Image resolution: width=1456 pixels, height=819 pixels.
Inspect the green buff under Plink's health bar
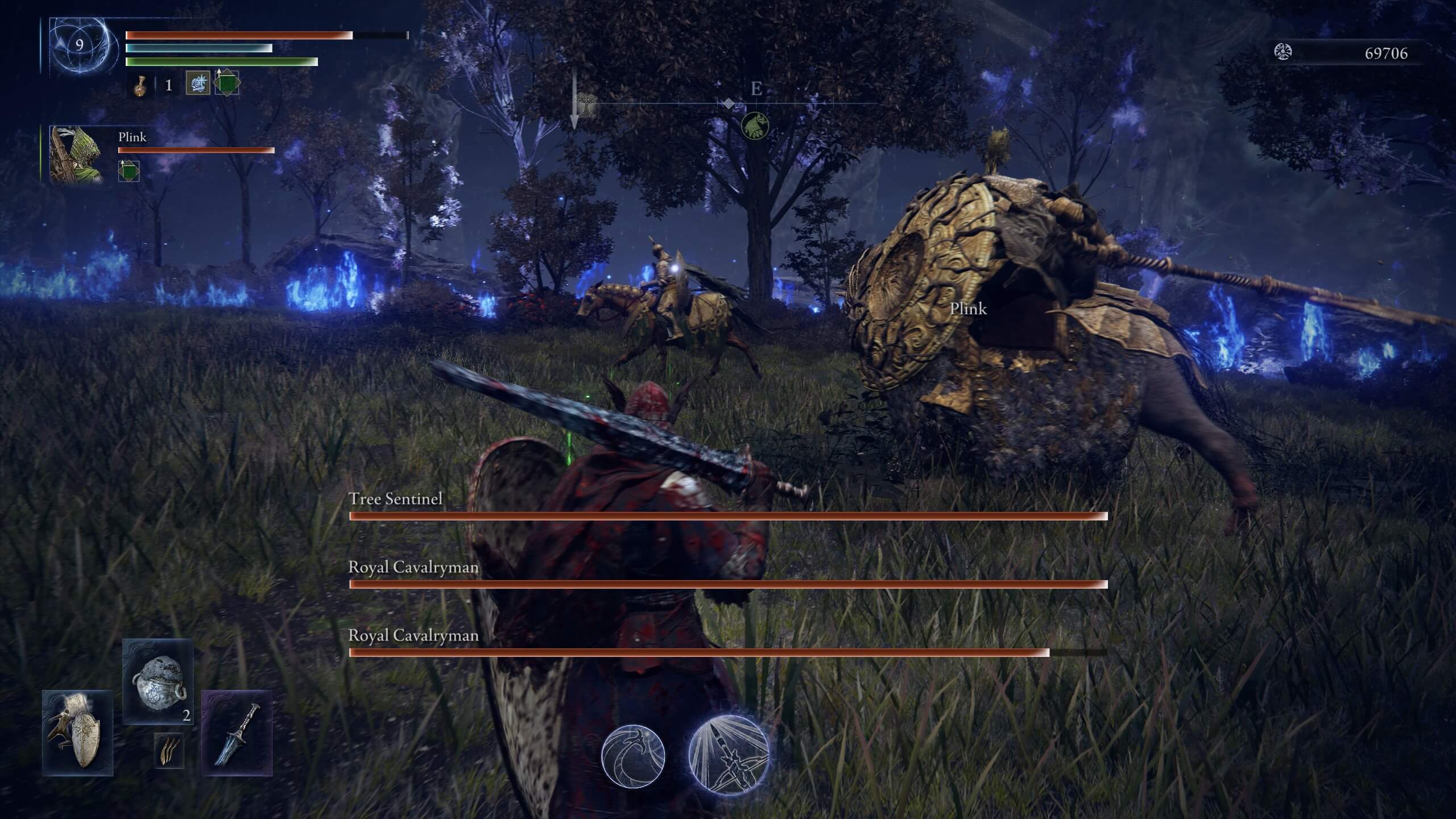pyautogui.click(x=129, y=171)
